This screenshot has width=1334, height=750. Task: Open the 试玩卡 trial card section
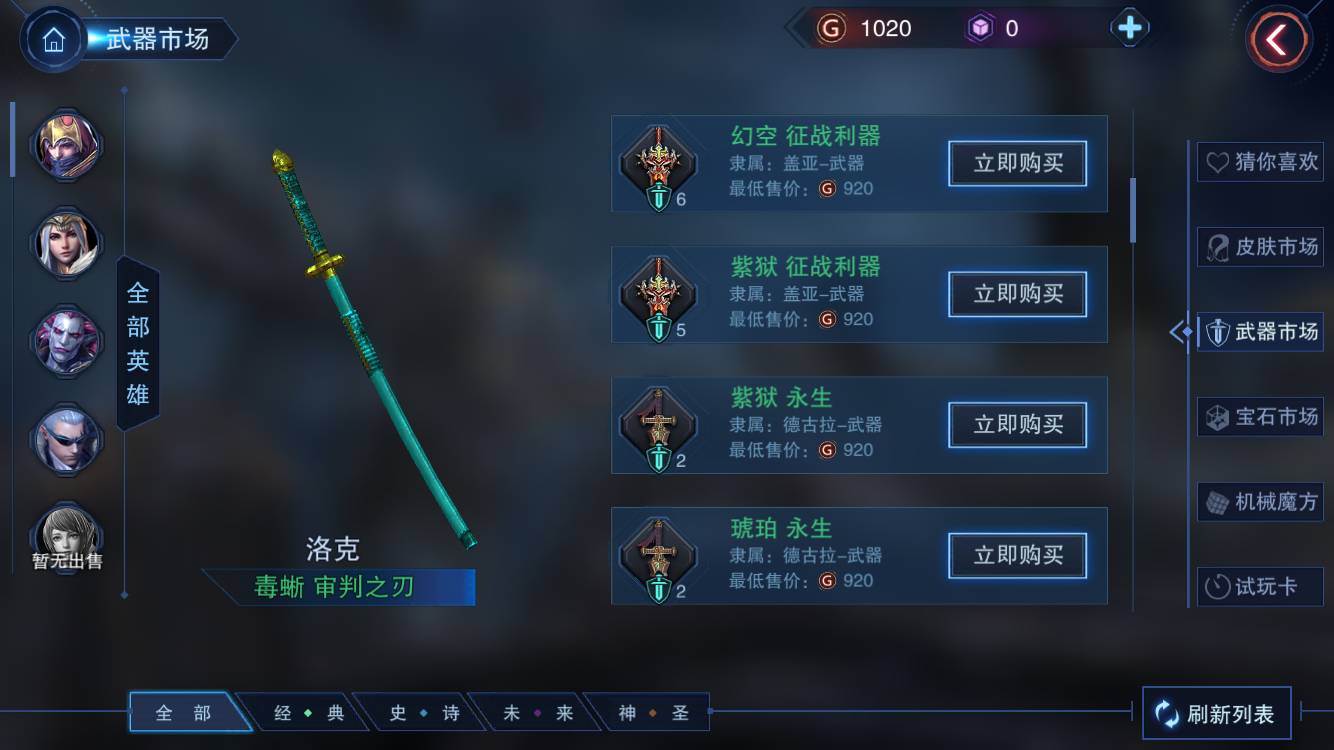point(1260,587)
